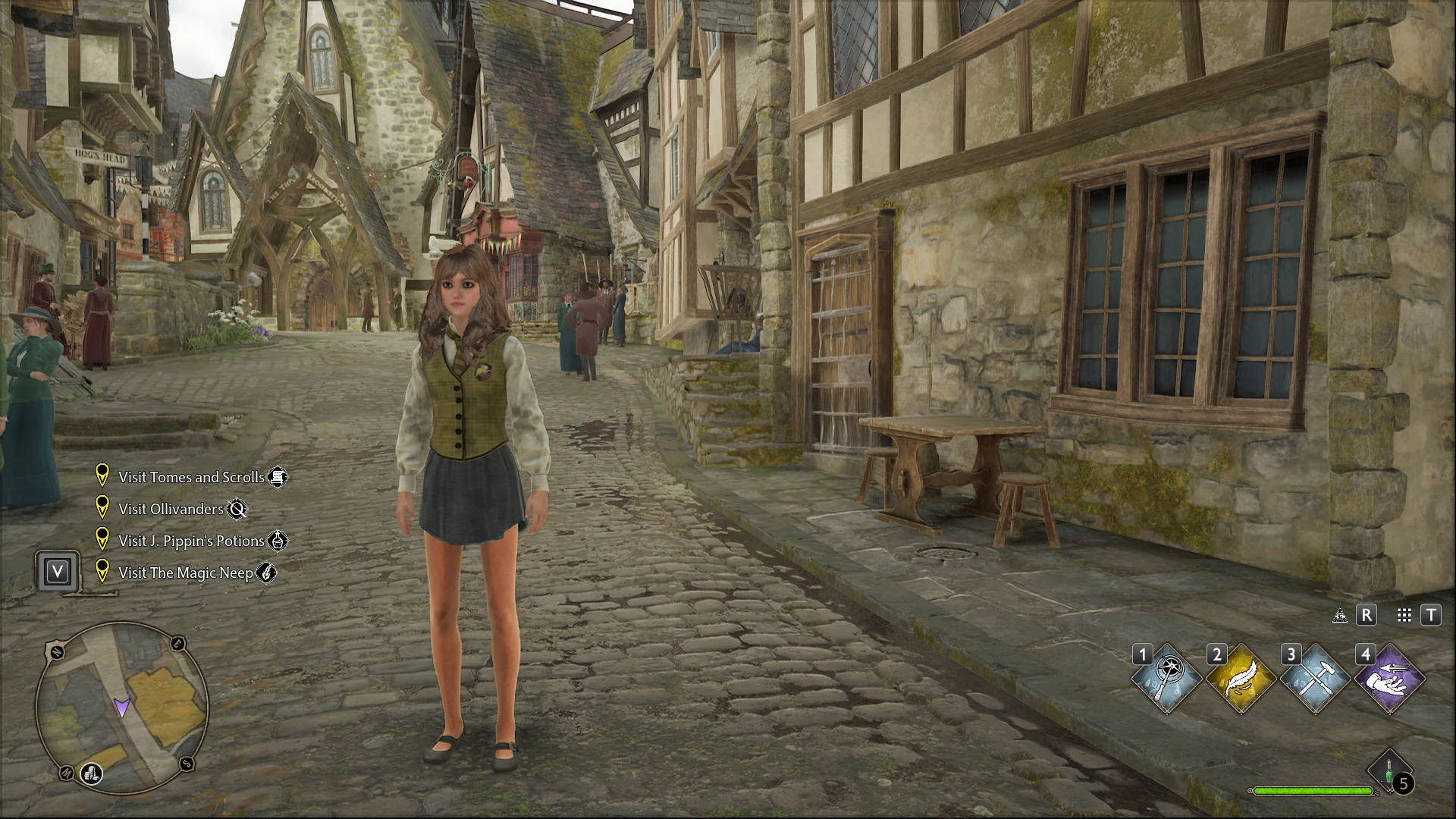
Task: Select the Visit Ollivanders objective
Action: pyautogui.click(x=171, y=509)
